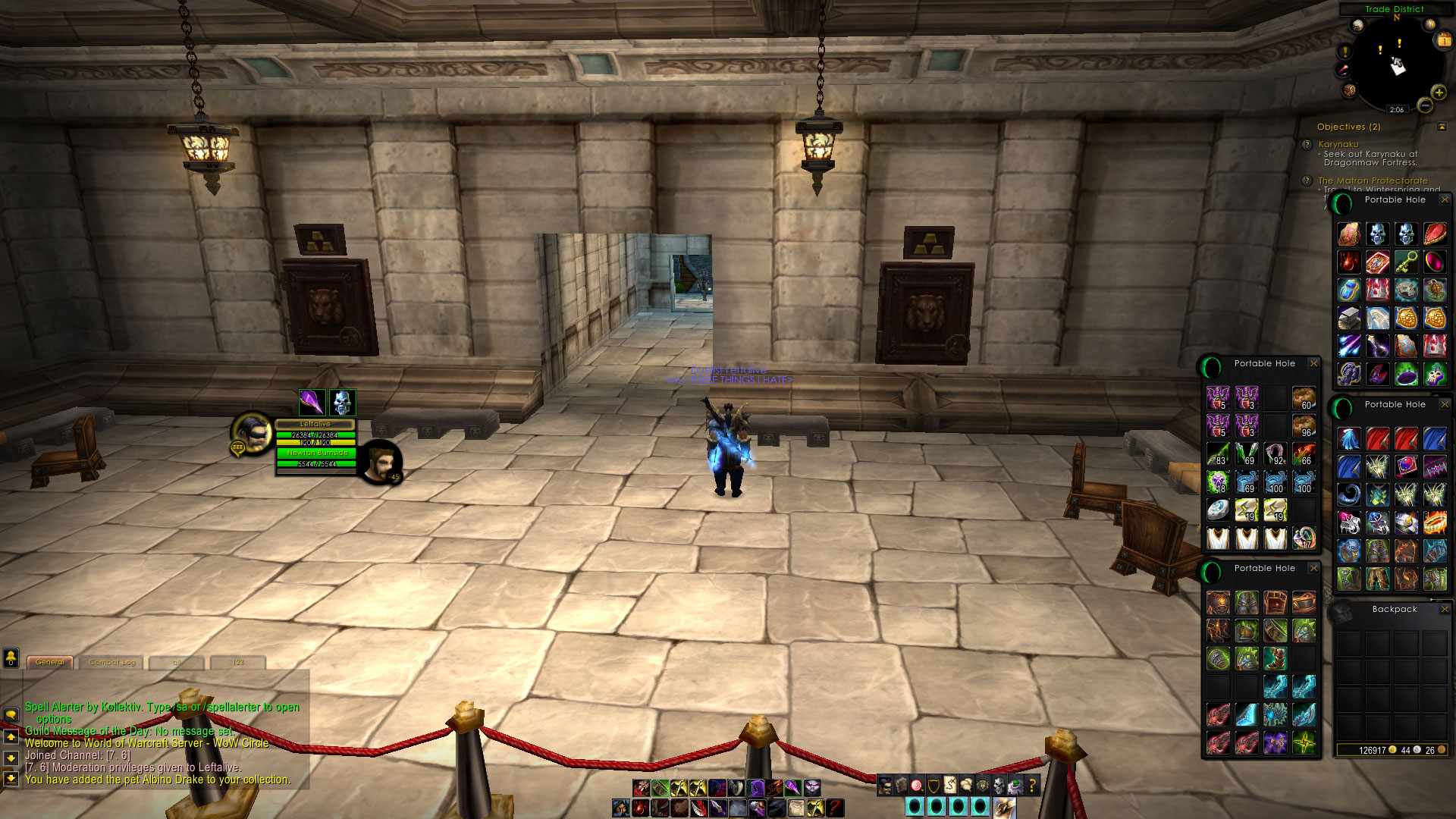Select the Newton Burnside target frame
Image resolution: width=1456 pixels, height=819 pixels.
(x=317, y=453)
